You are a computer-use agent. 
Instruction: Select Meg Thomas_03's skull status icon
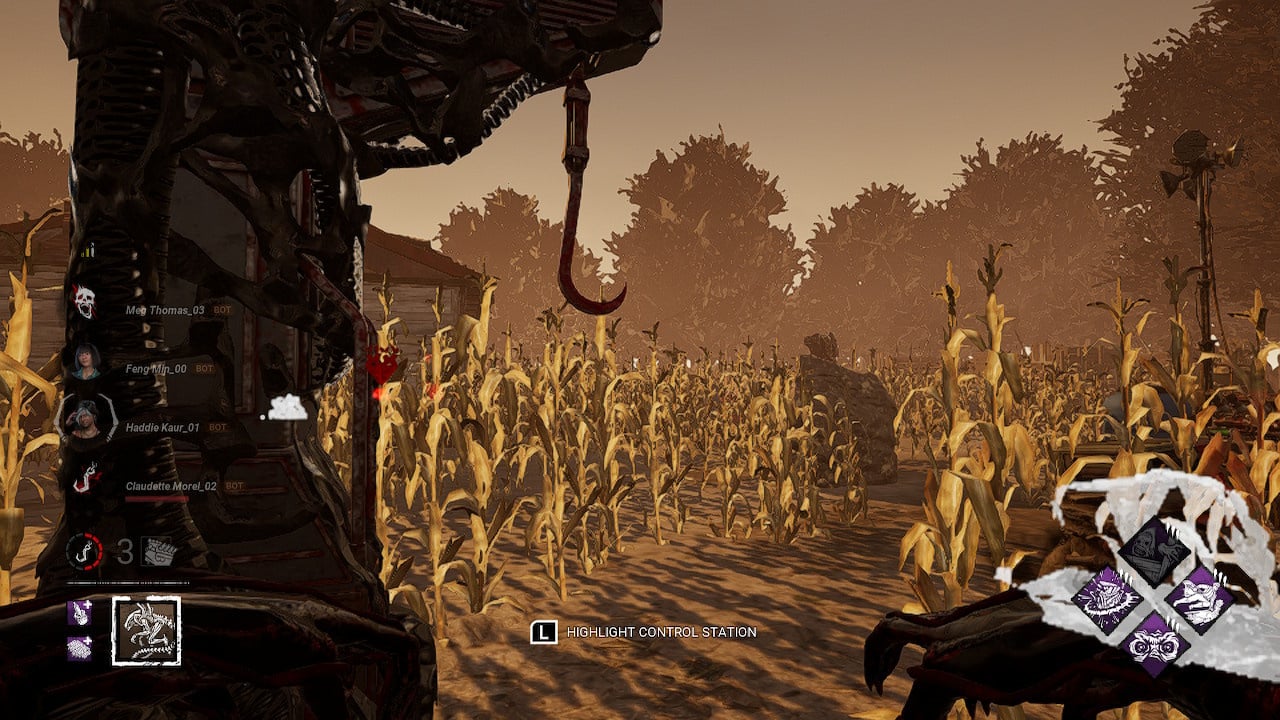pos(85,302)
